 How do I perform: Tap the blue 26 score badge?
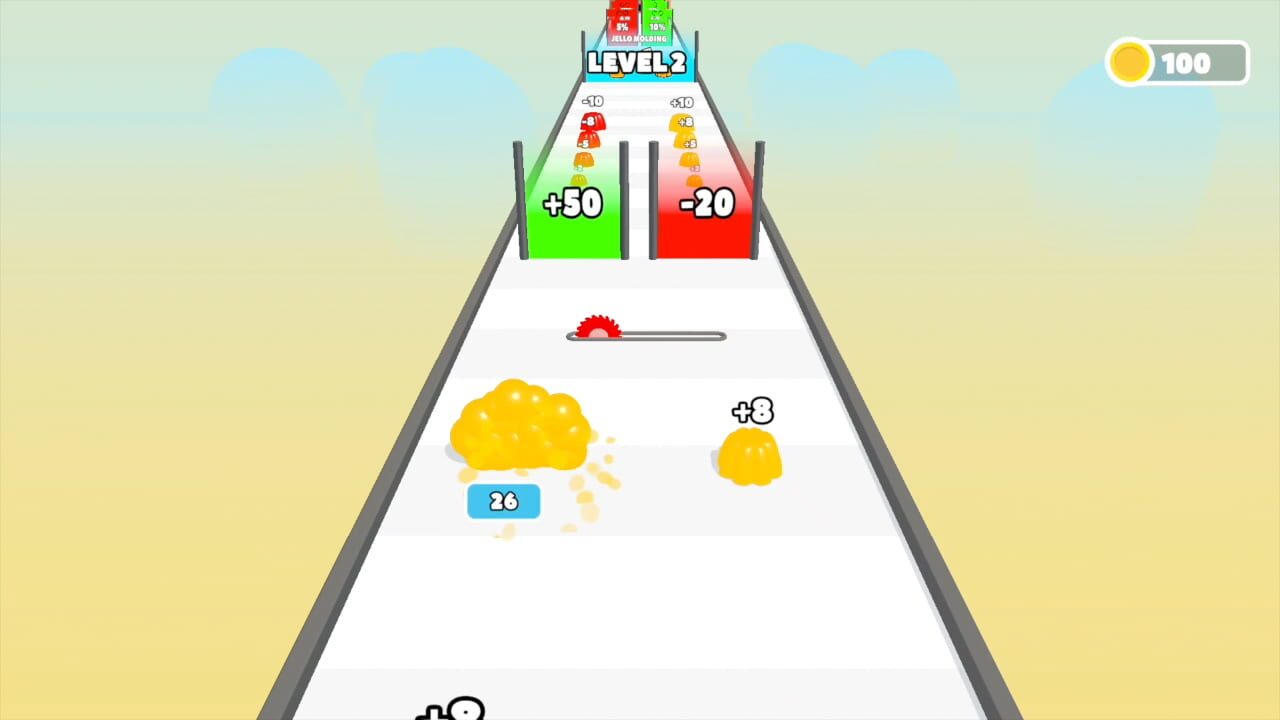pos(503,501)
